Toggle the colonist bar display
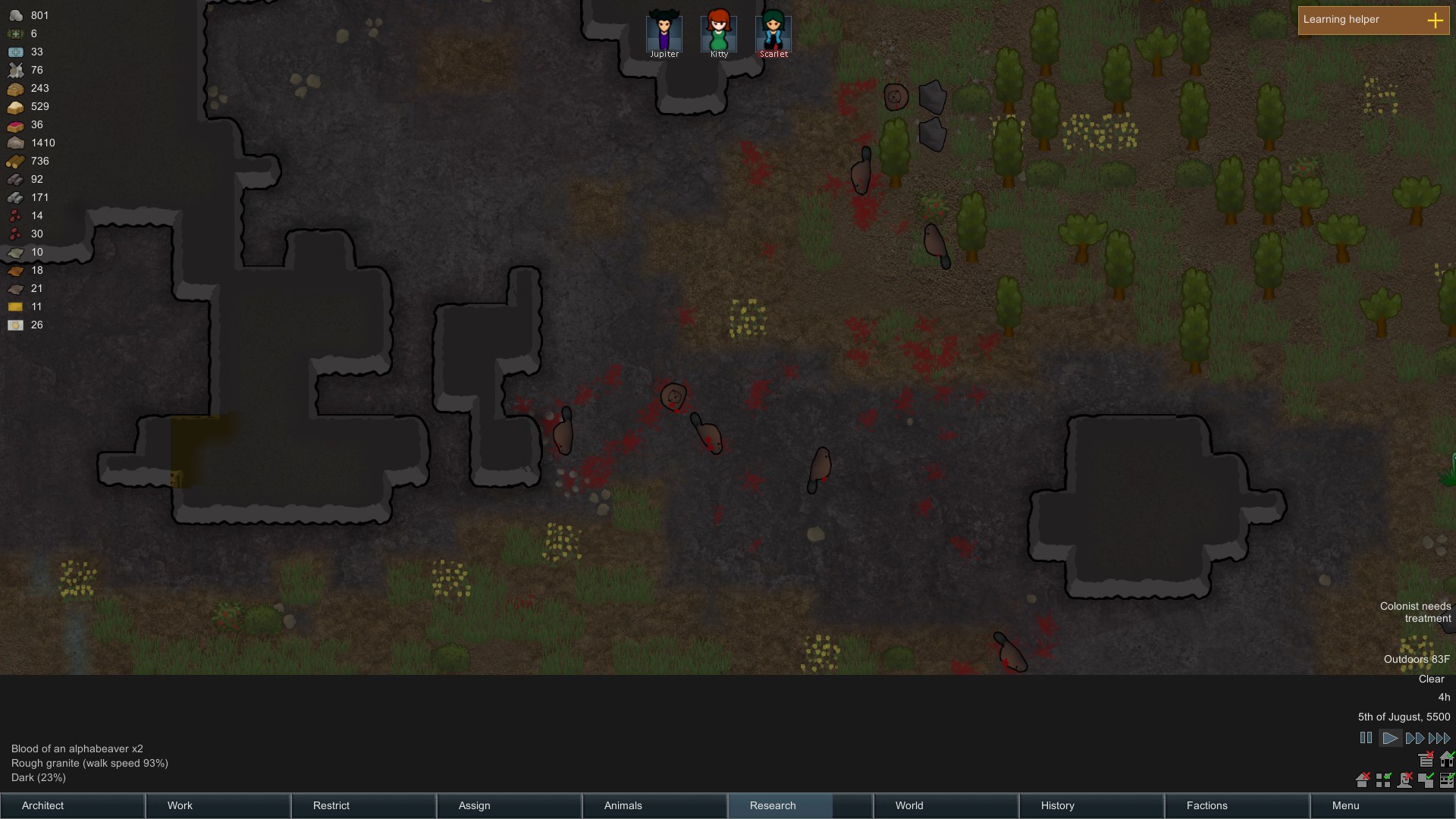This screenshot has height=819, width=1456. [x=1405, y=780]
